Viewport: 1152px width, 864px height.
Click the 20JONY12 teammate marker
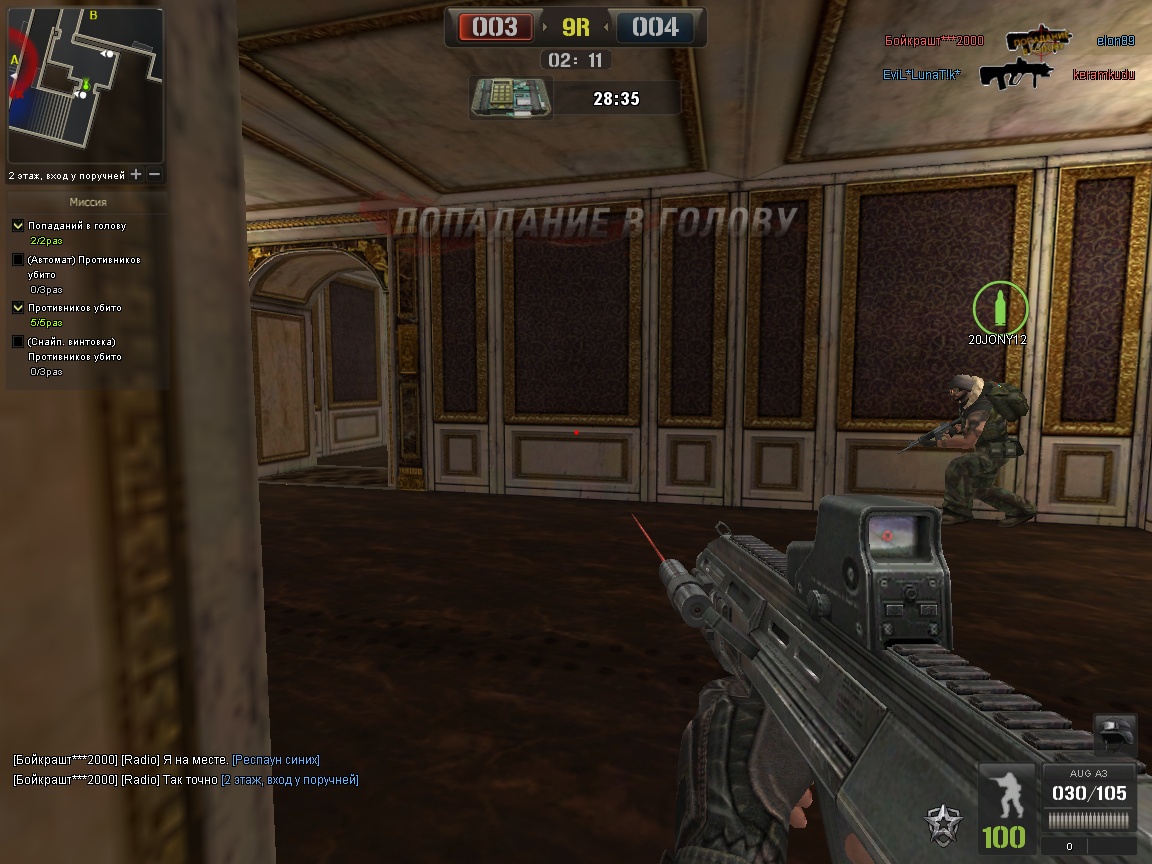pos(999,308)
